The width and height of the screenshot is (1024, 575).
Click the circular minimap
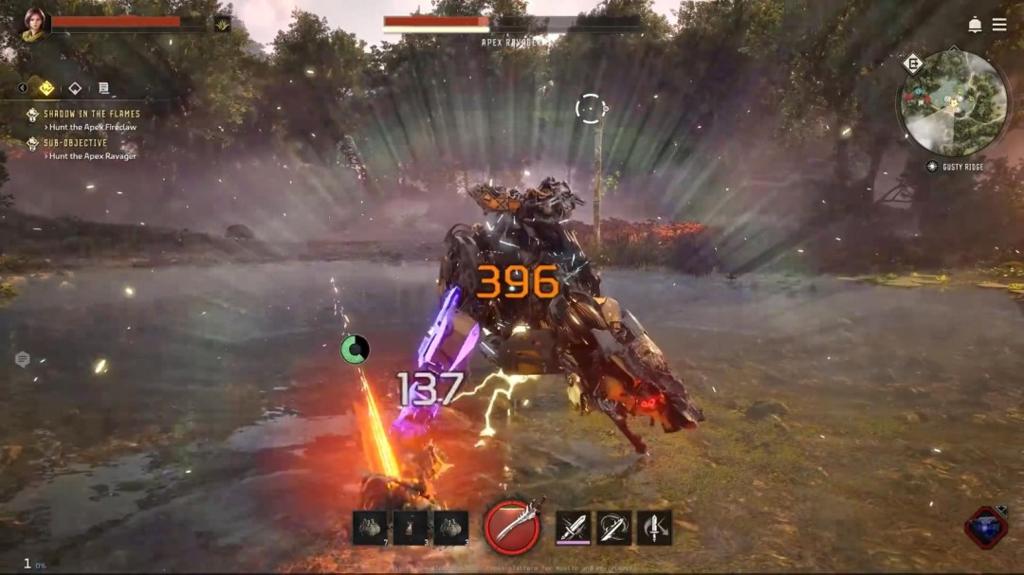point(953,103)
